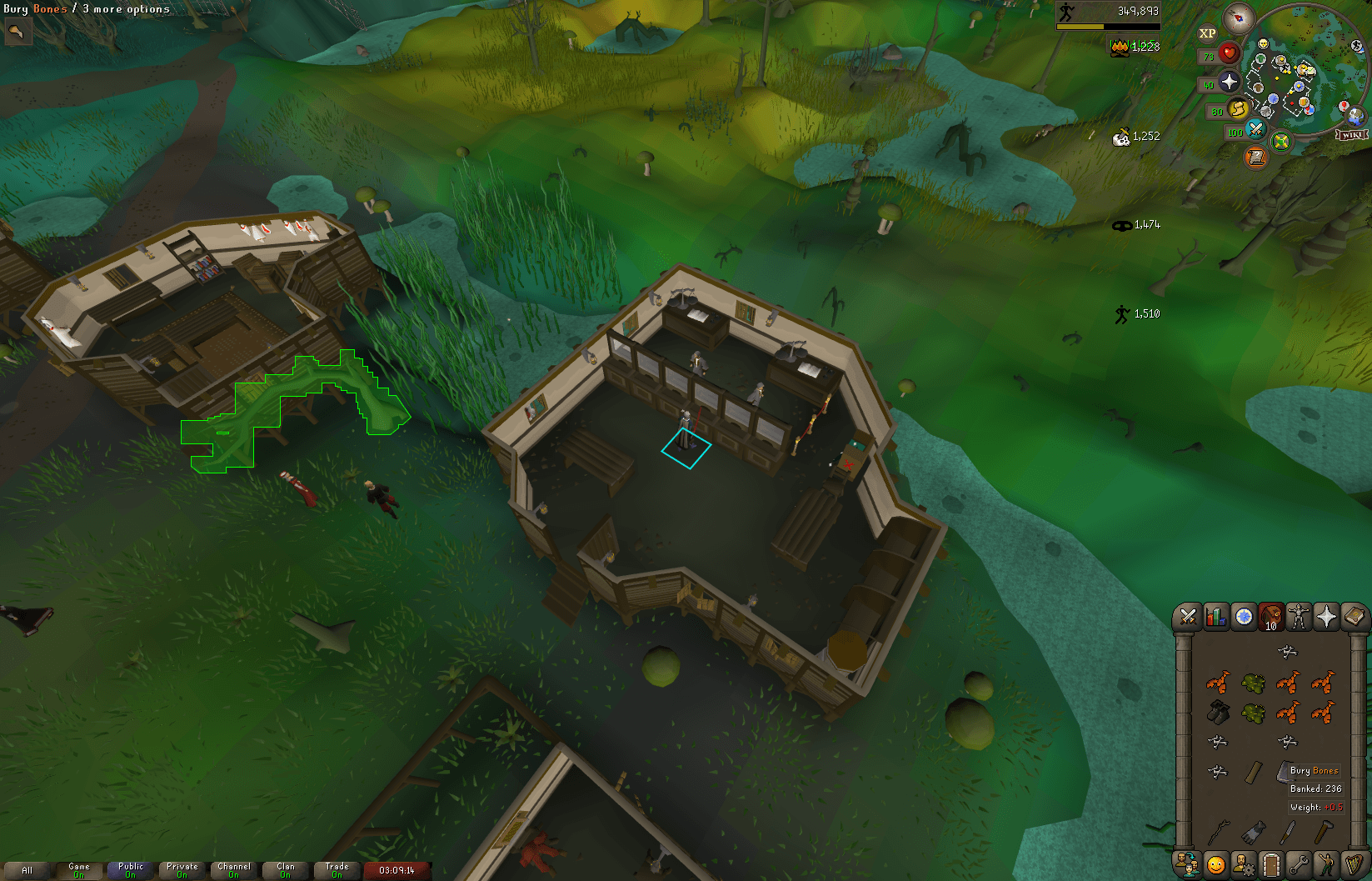Switch to the Worn Equipment tab
1372x881 pixels.
coord(1300,618)
